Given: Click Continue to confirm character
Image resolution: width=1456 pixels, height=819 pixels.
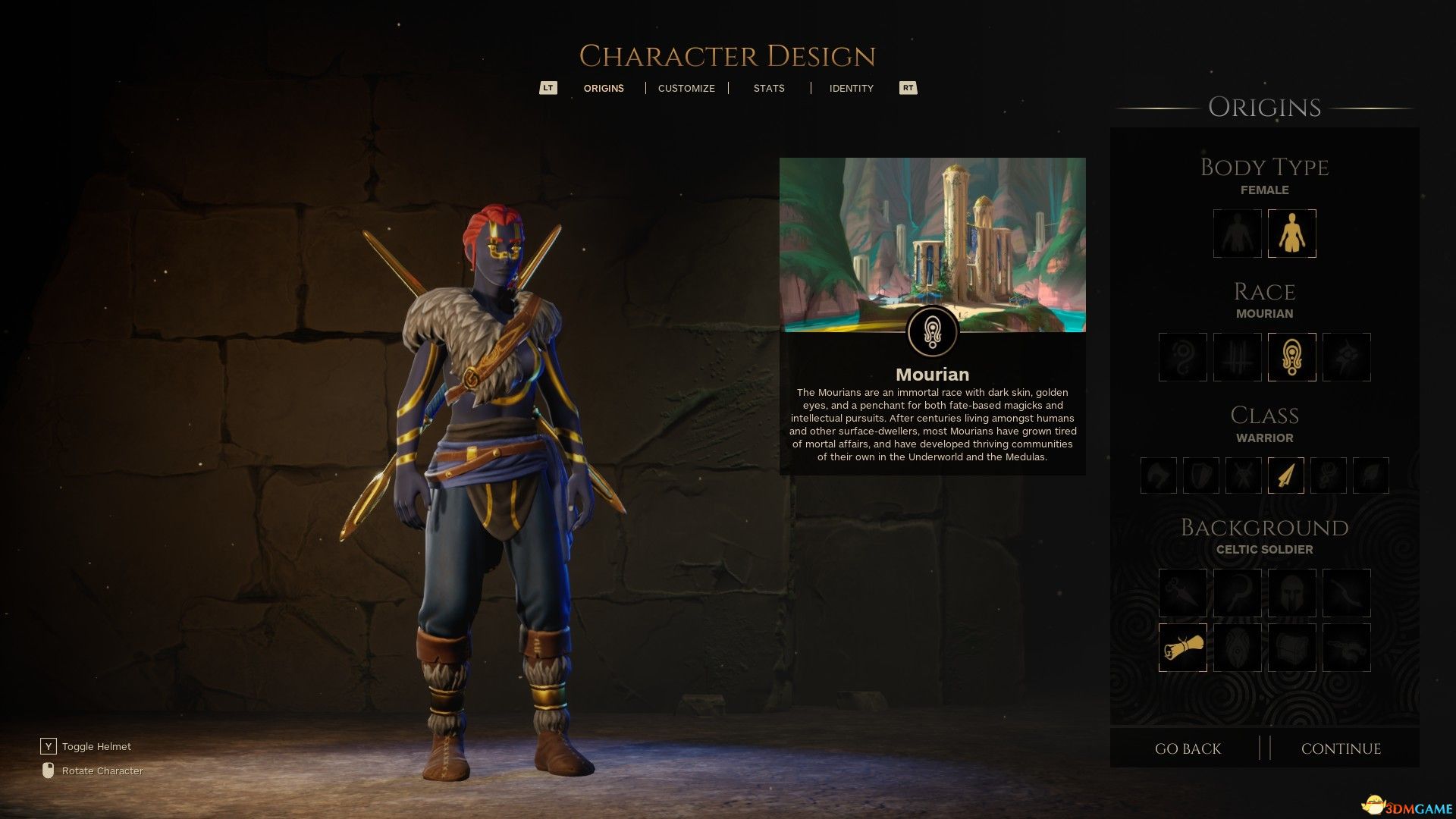Looking at the screenshot, I should [1342, 748].
